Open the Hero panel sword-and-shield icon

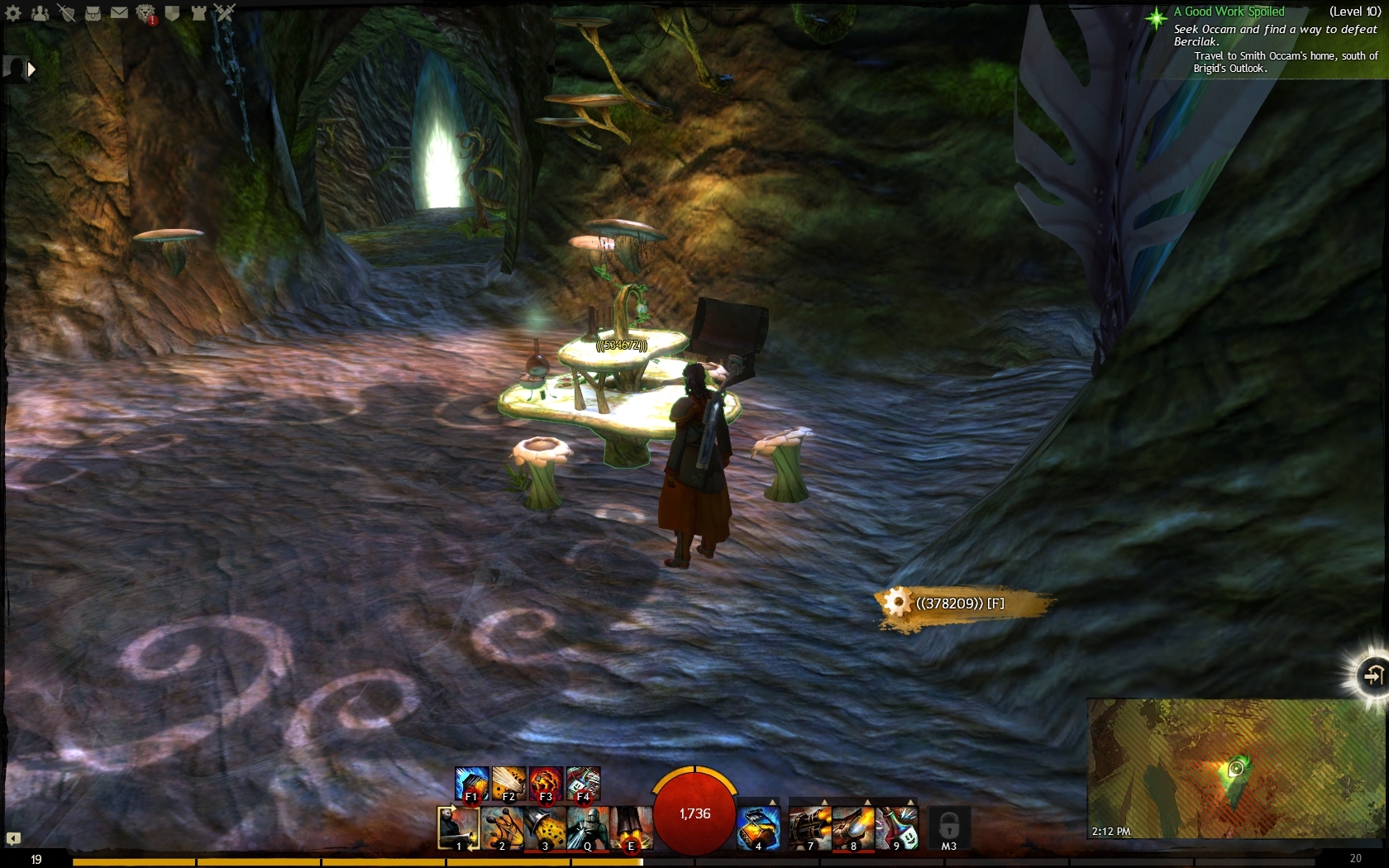click(x=66, y=12)
